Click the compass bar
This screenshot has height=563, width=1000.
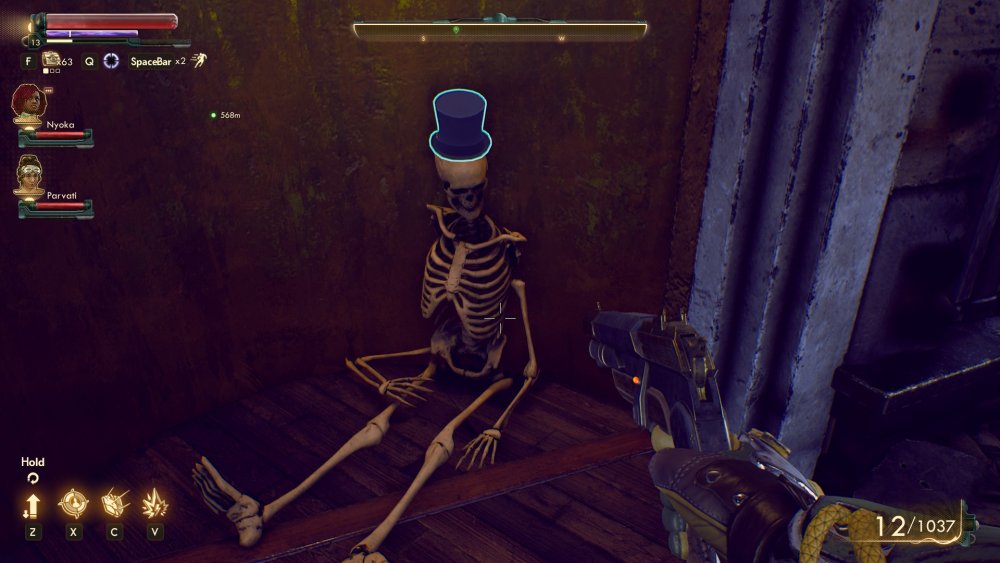point(500,31)
